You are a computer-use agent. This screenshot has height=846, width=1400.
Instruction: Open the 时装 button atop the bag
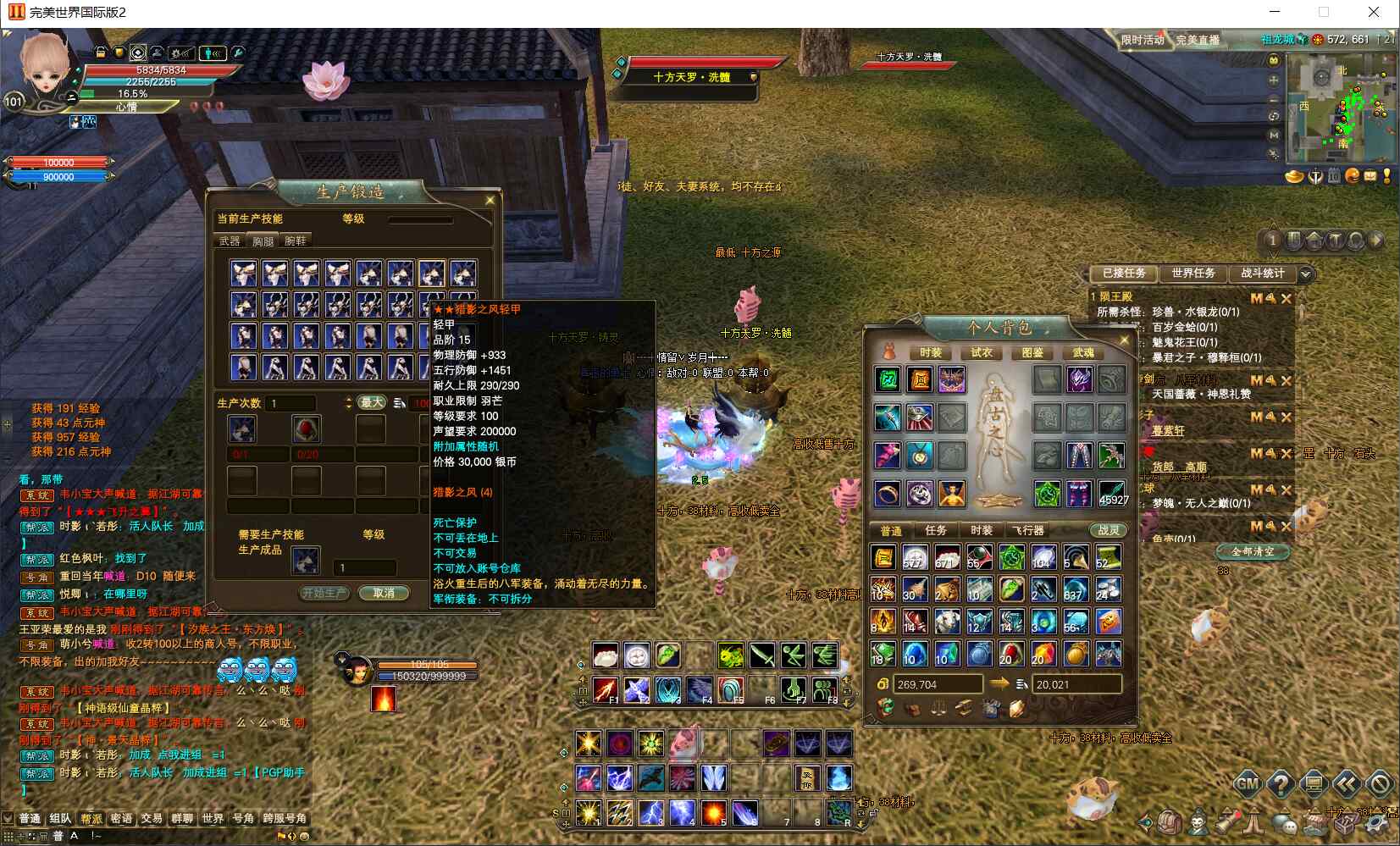click(930, 352)
